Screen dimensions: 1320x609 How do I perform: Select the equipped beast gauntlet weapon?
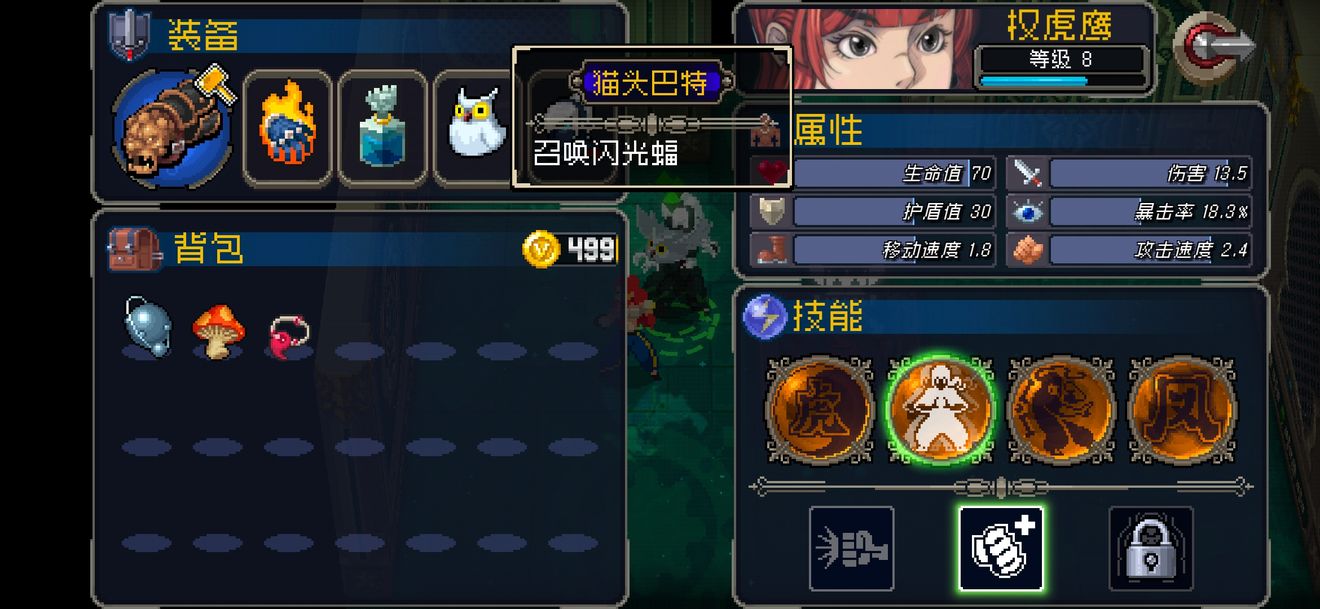(172, 128)
